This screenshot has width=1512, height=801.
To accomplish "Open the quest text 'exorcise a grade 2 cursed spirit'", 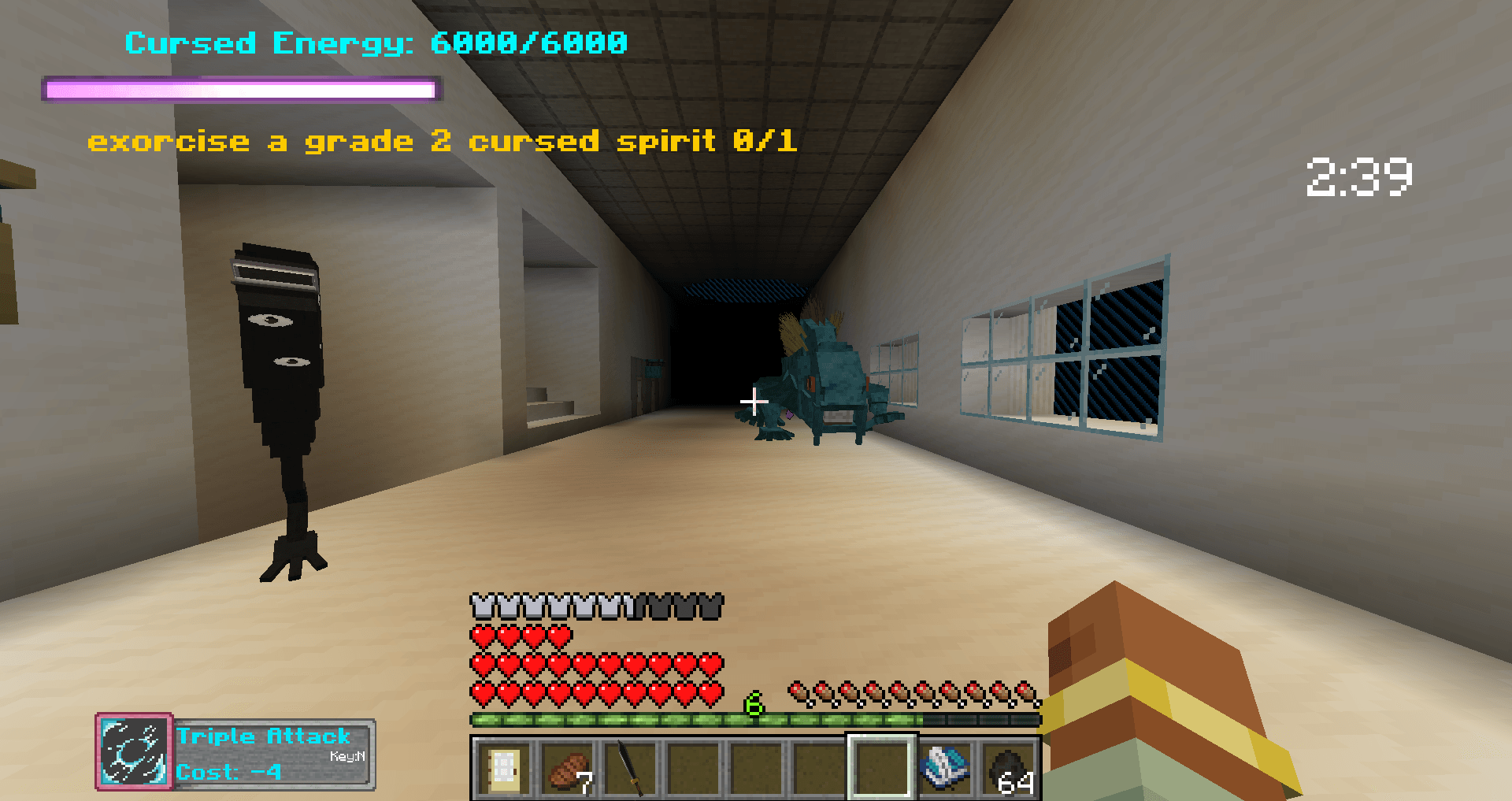I will click(443, 142).
